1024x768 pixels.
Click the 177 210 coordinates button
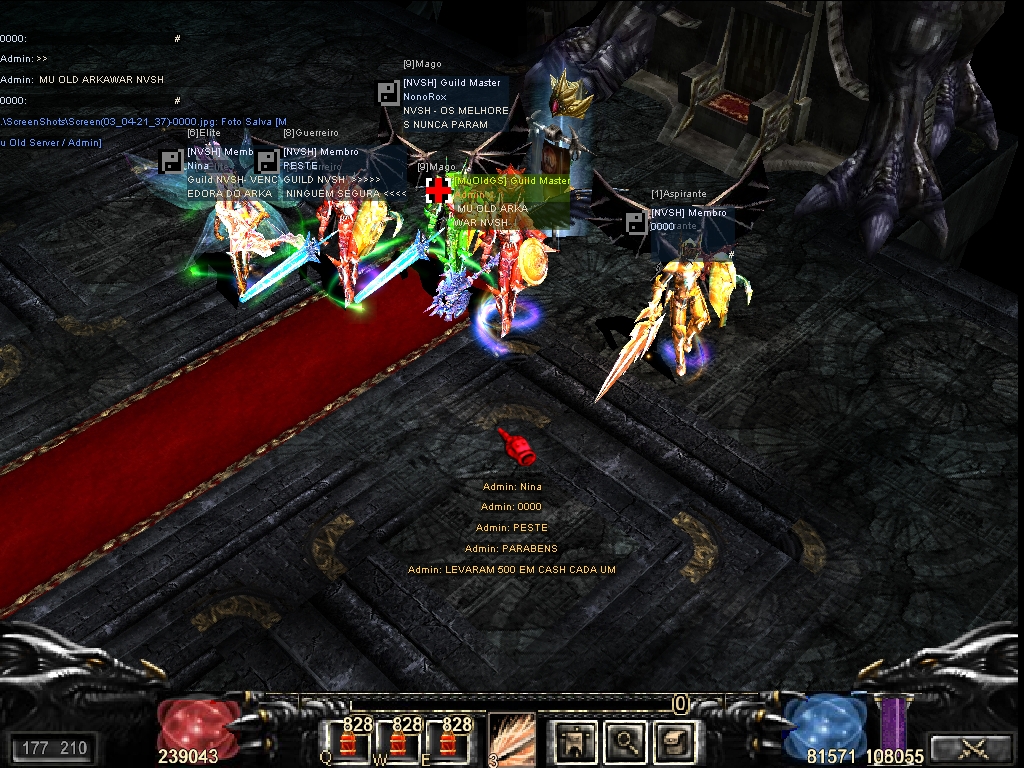(53, 747)
